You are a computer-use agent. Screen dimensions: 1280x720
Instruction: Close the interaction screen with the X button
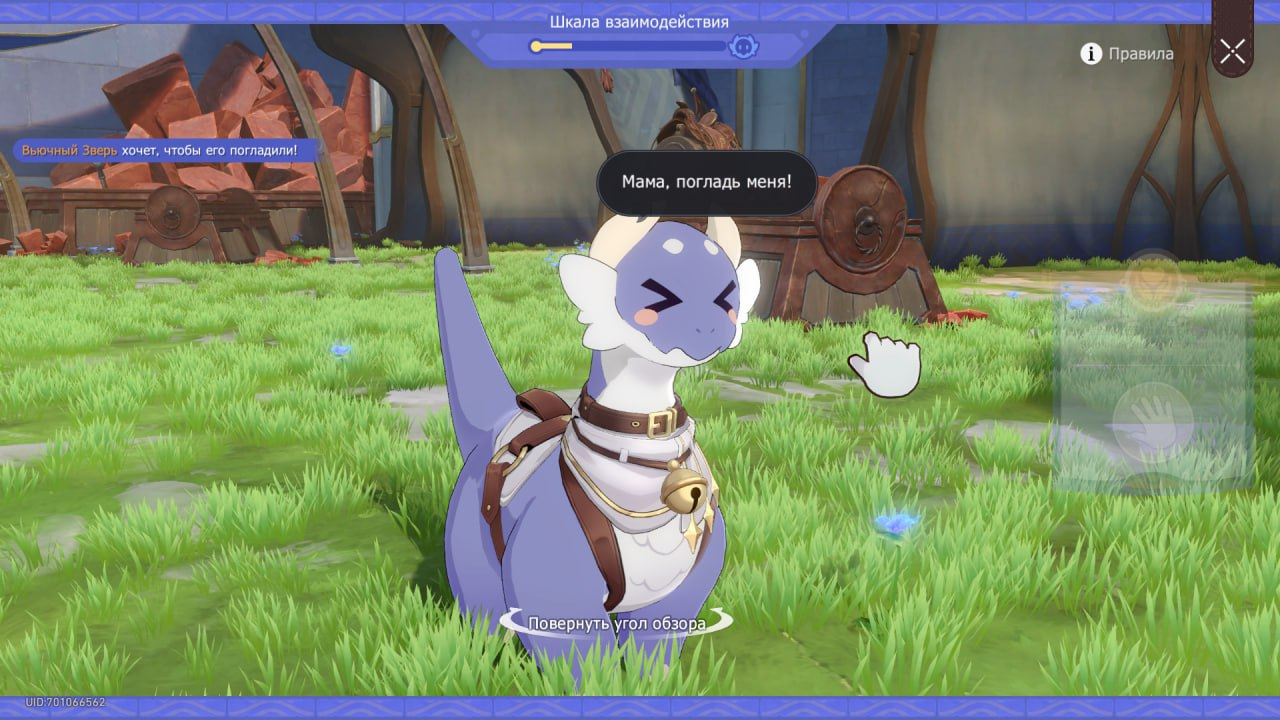point(1232,51)
